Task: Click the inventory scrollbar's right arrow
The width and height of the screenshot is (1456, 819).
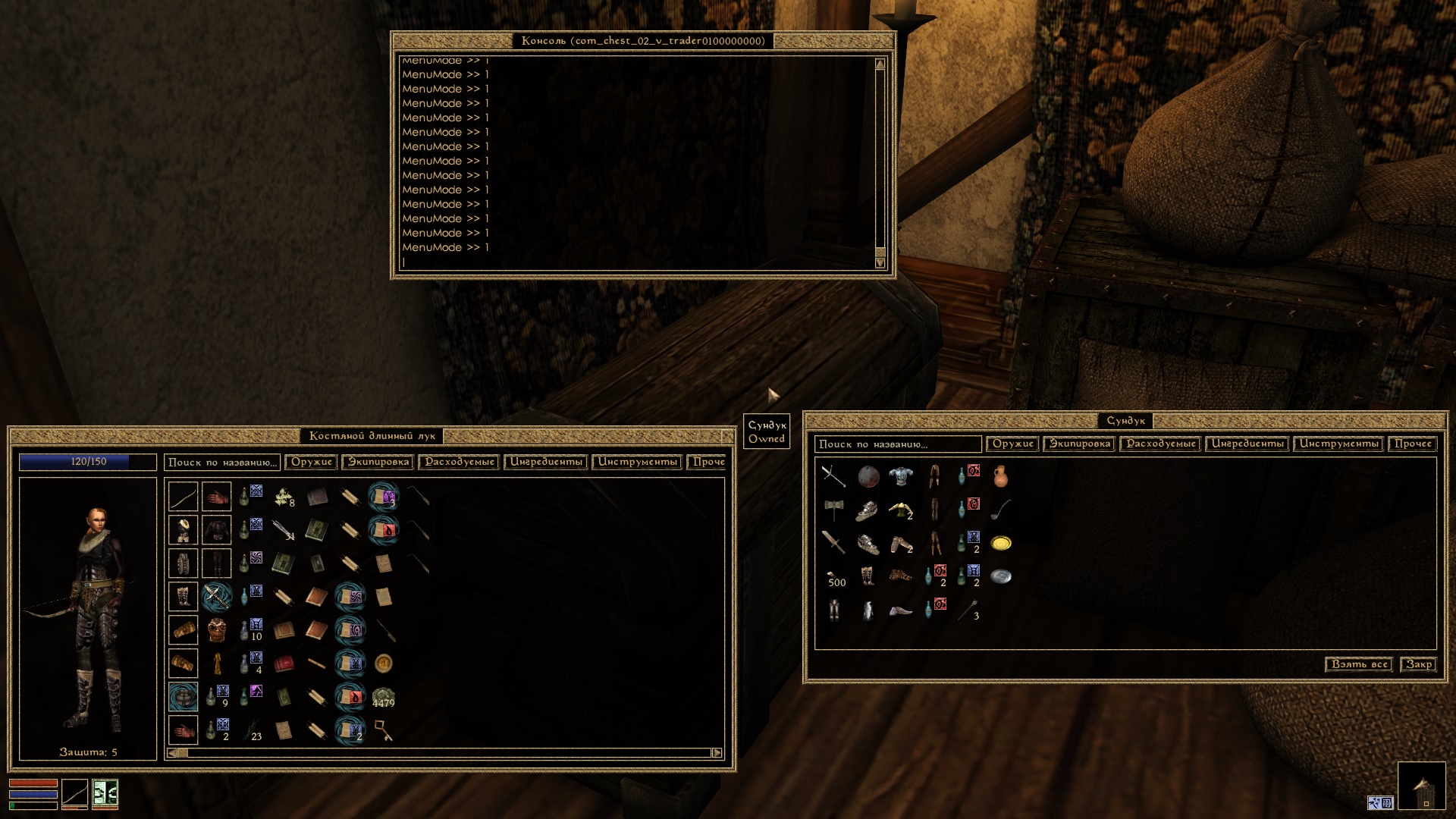Action: tap(717, 753)
